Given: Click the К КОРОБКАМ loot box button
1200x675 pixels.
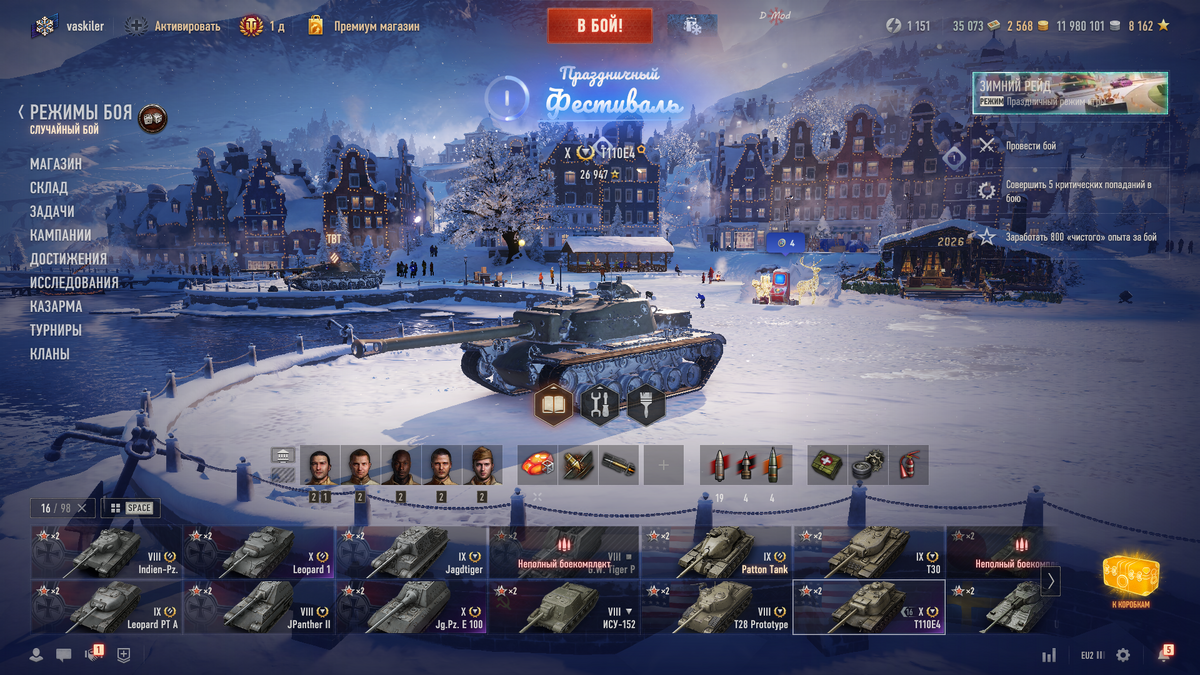Looking at the screenshot, I should pyautogui.click(x=1130, y=580).
